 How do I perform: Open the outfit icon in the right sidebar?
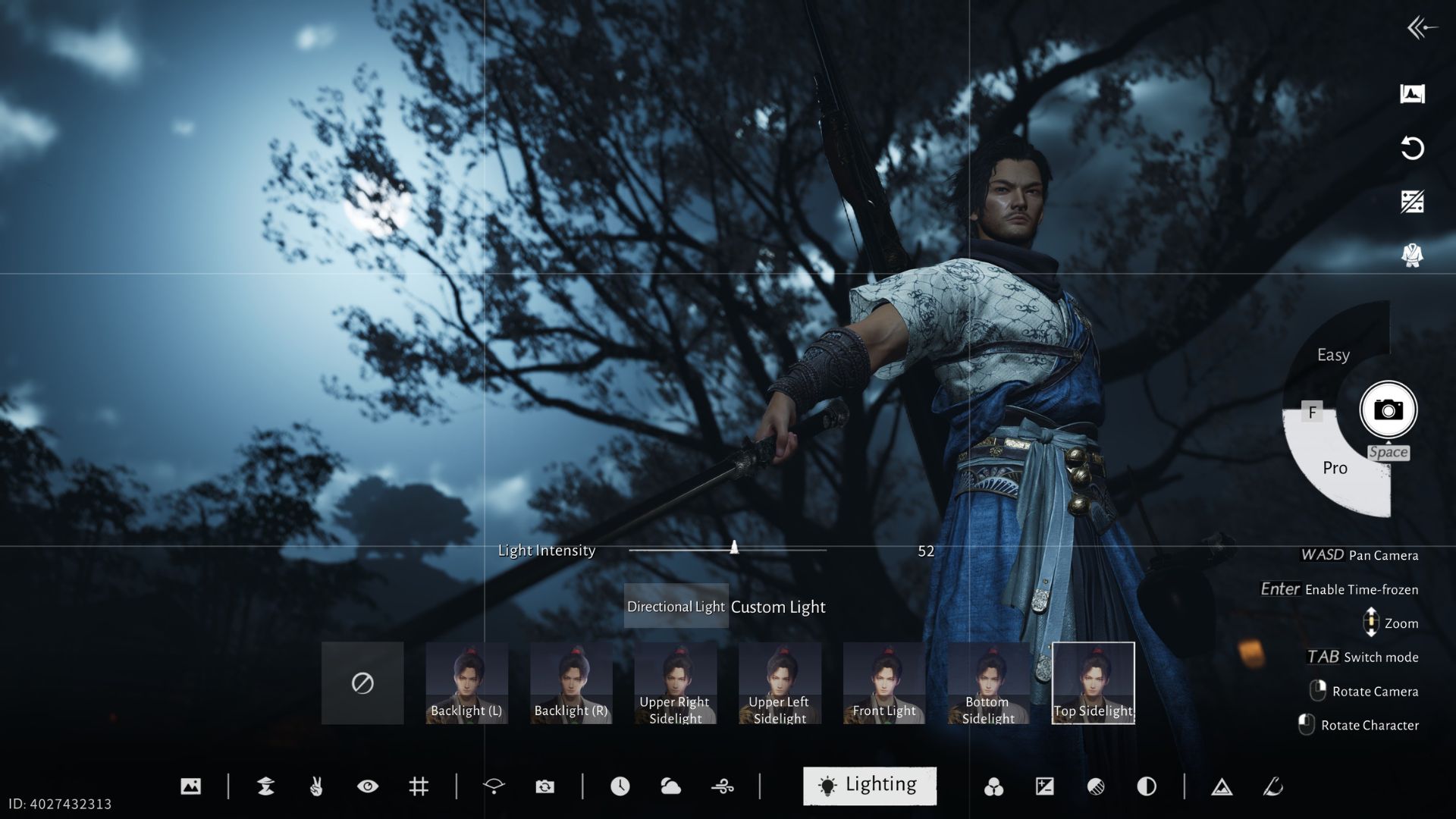point(1412,255)
